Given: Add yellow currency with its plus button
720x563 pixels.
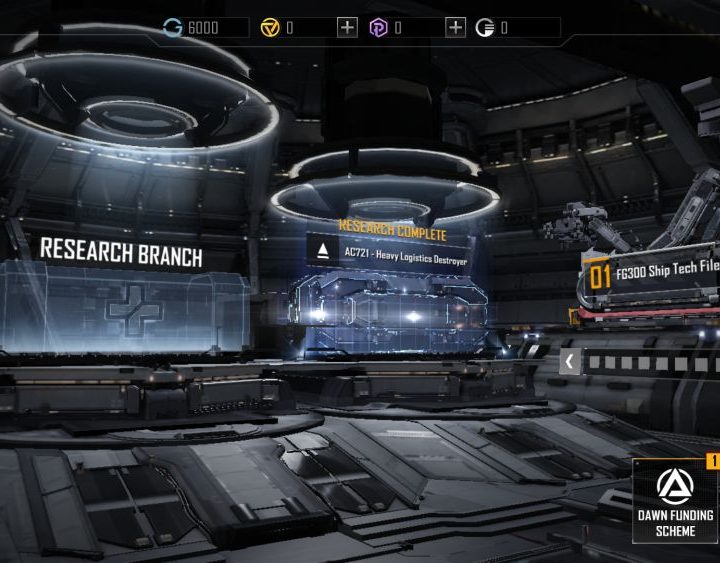Looking at the screenshot, I should tap(347, 27).
